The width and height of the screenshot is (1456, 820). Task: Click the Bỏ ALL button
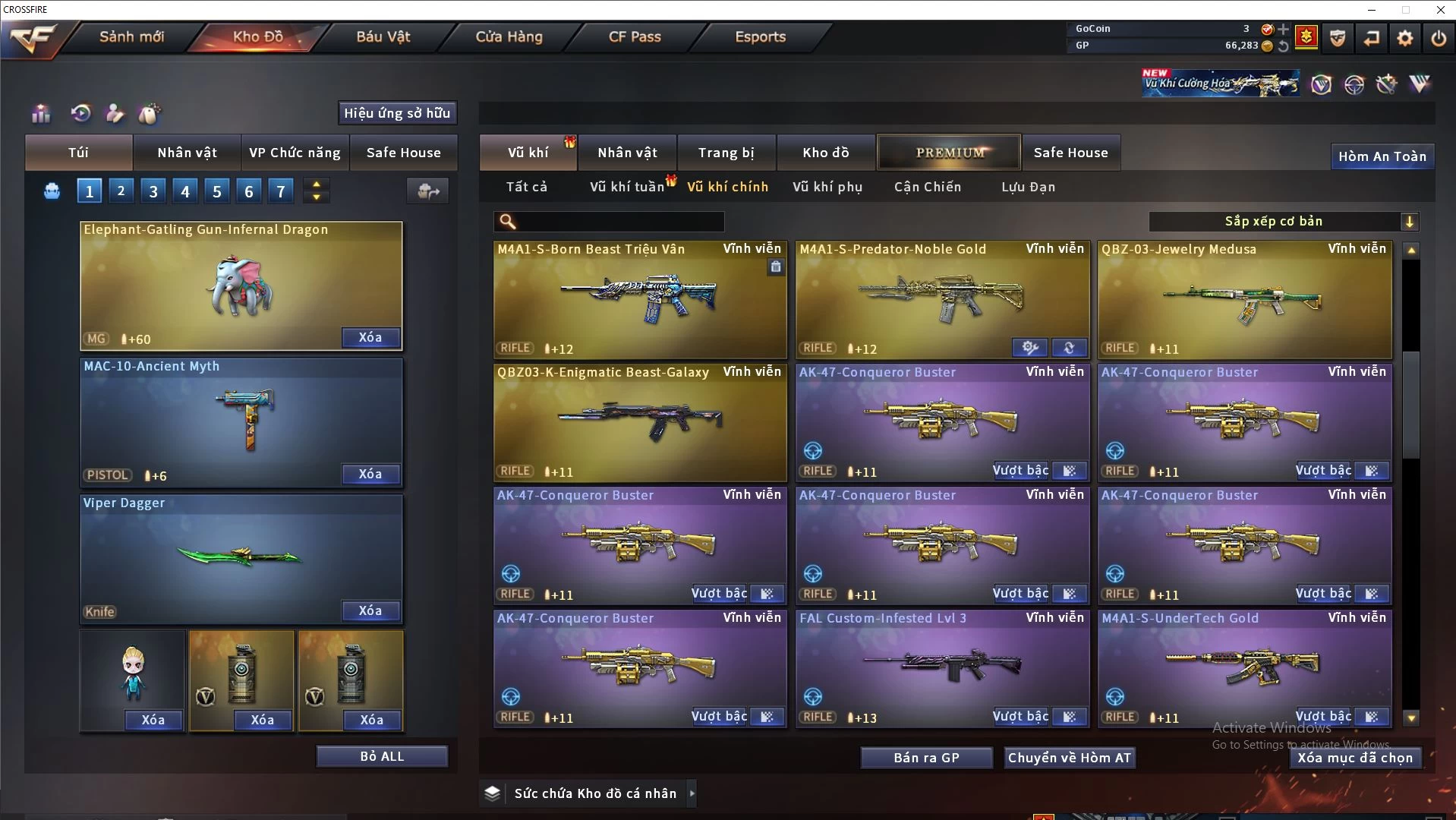[x=382, y=757]
